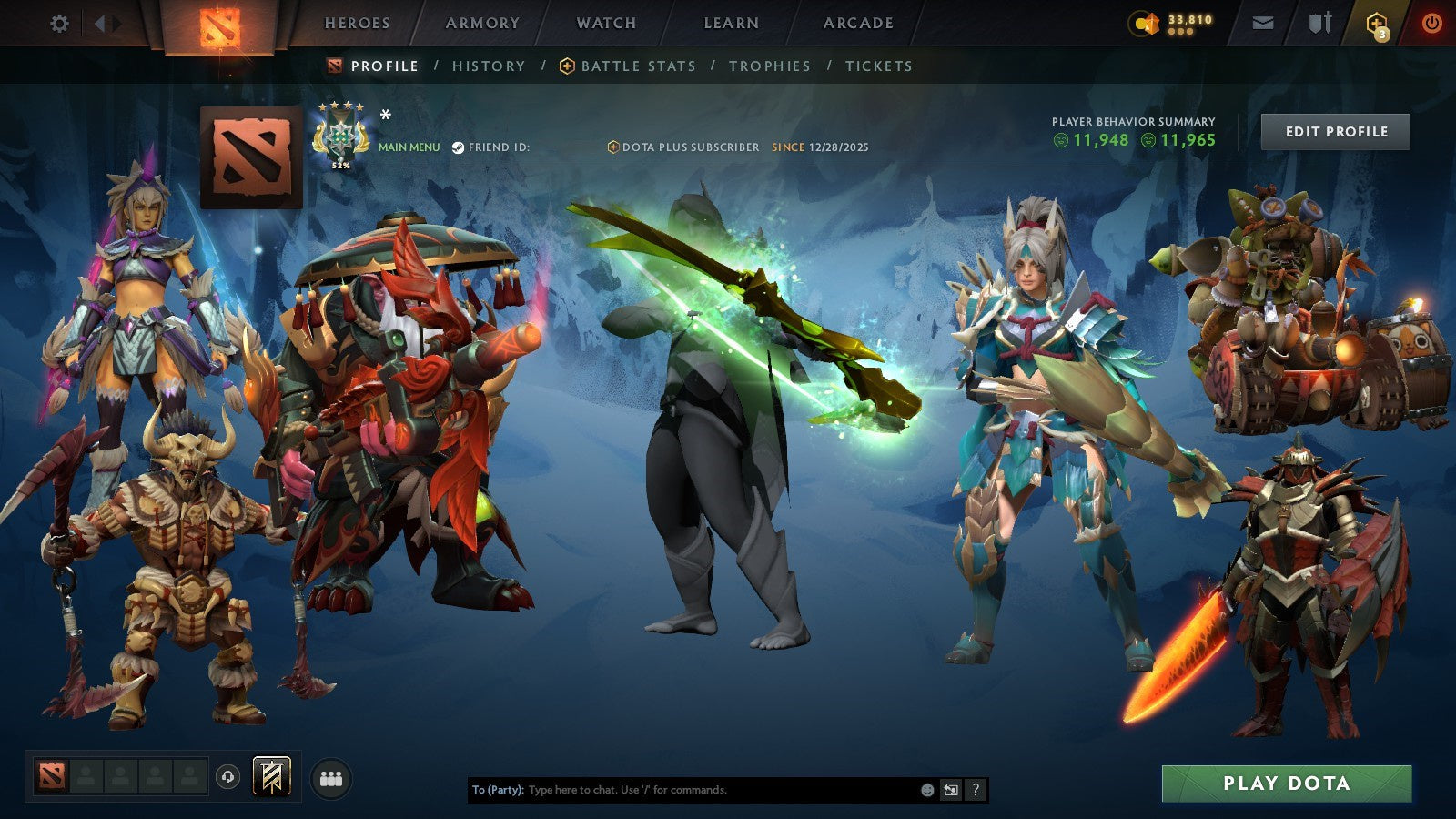Expand an empty party slot
Screen dimensions: 1456x819
click(x=86, y=776)
